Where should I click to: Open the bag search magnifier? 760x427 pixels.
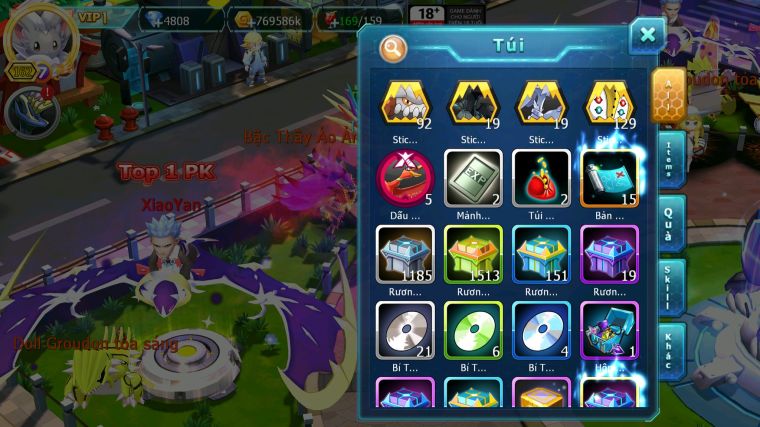[394, 47]
